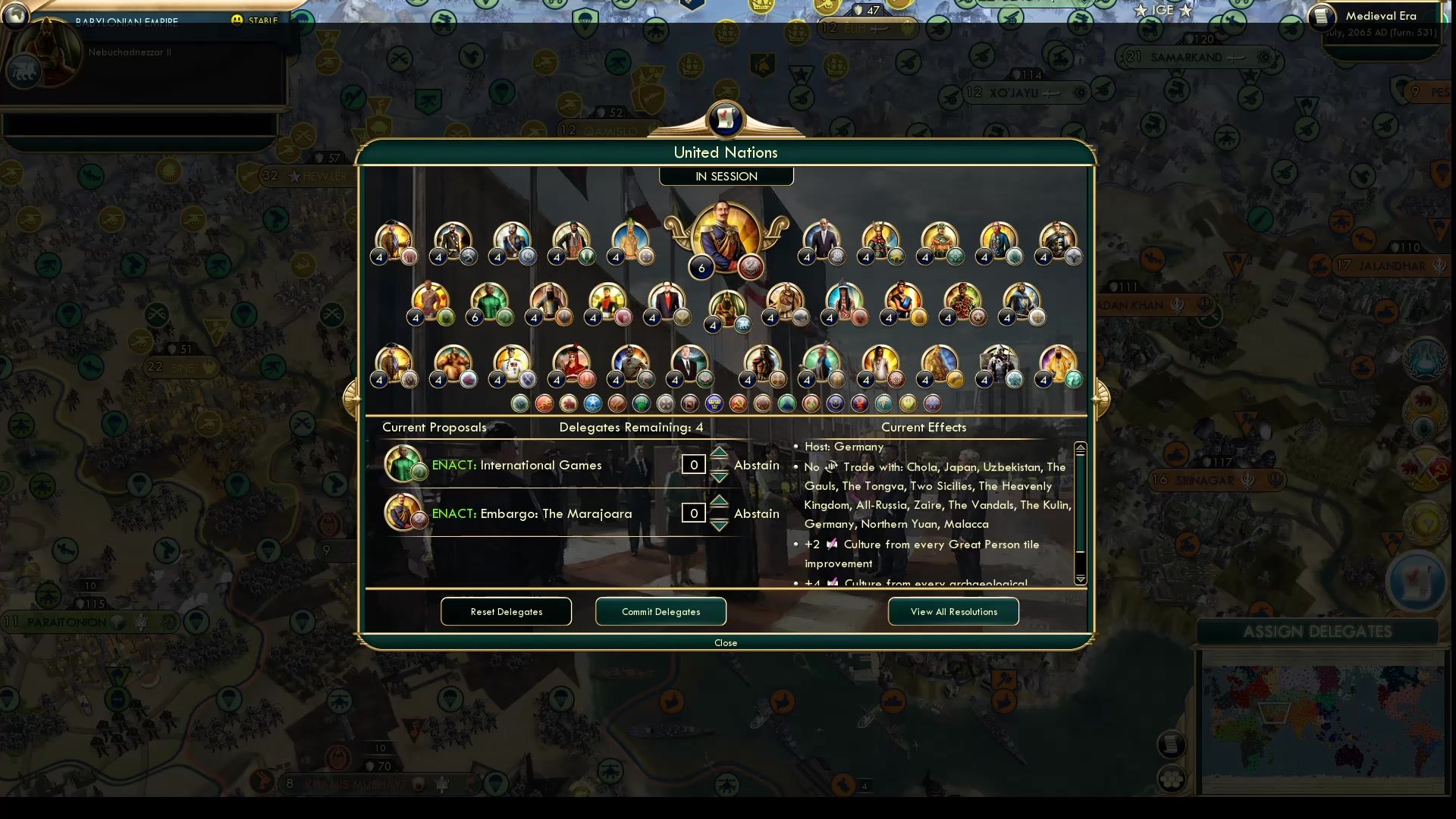Screen dimensions: 1456x819
Task: Click the Embargo: The Marajoara proposal portrait
Action: click(403, 512)
